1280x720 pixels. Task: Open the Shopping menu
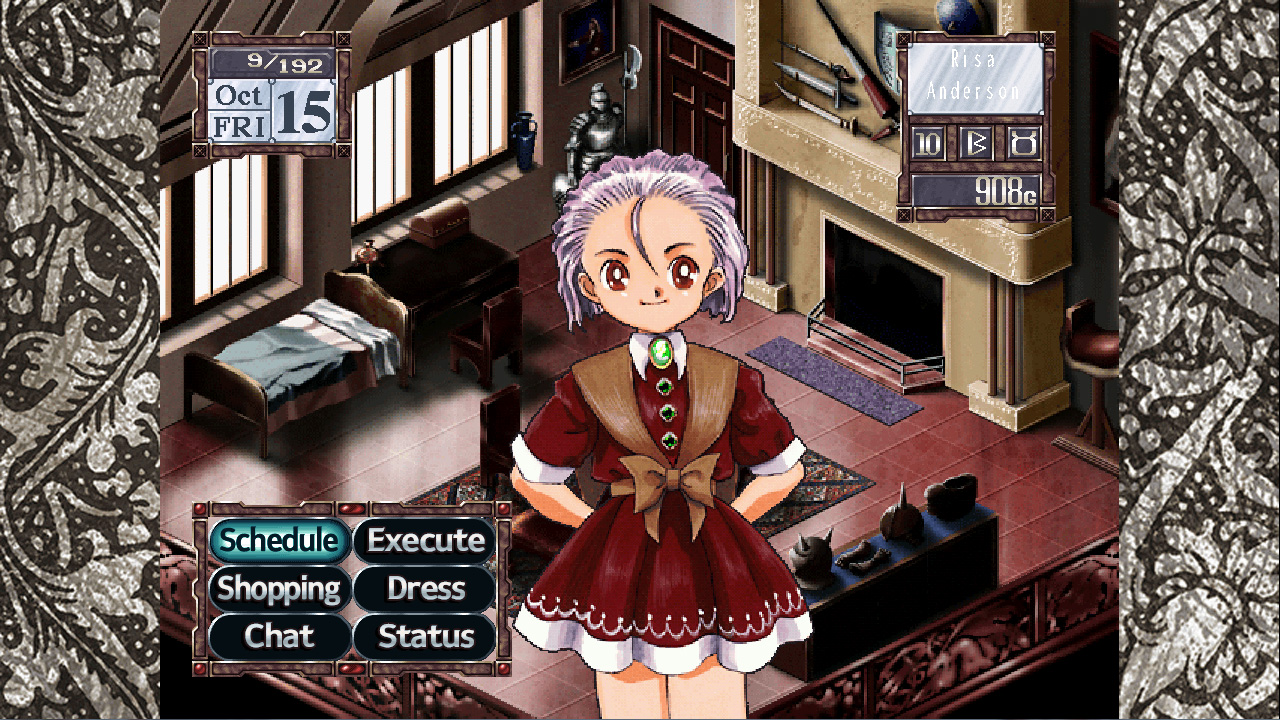(280, 589)
